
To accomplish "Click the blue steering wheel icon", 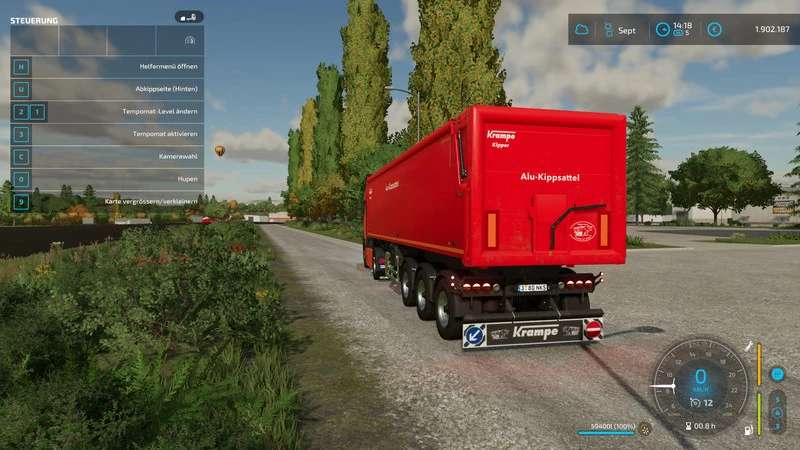I will (777, 374).
